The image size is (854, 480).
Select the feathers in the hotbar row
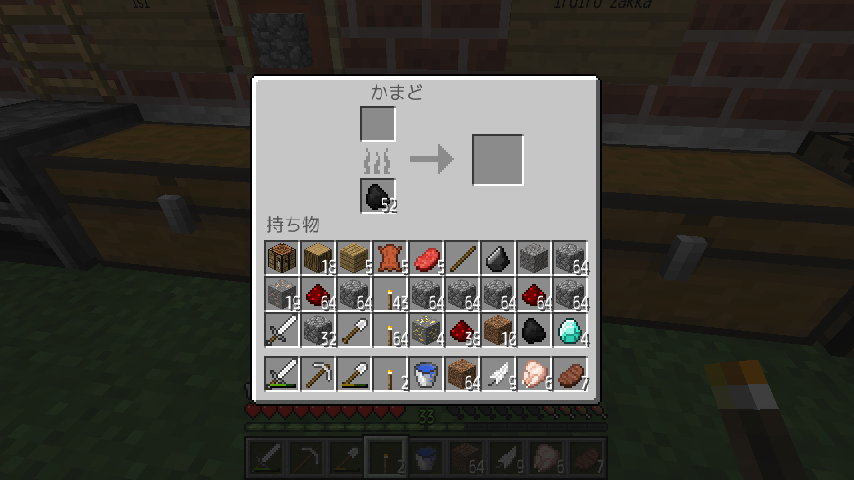(498, 374)
